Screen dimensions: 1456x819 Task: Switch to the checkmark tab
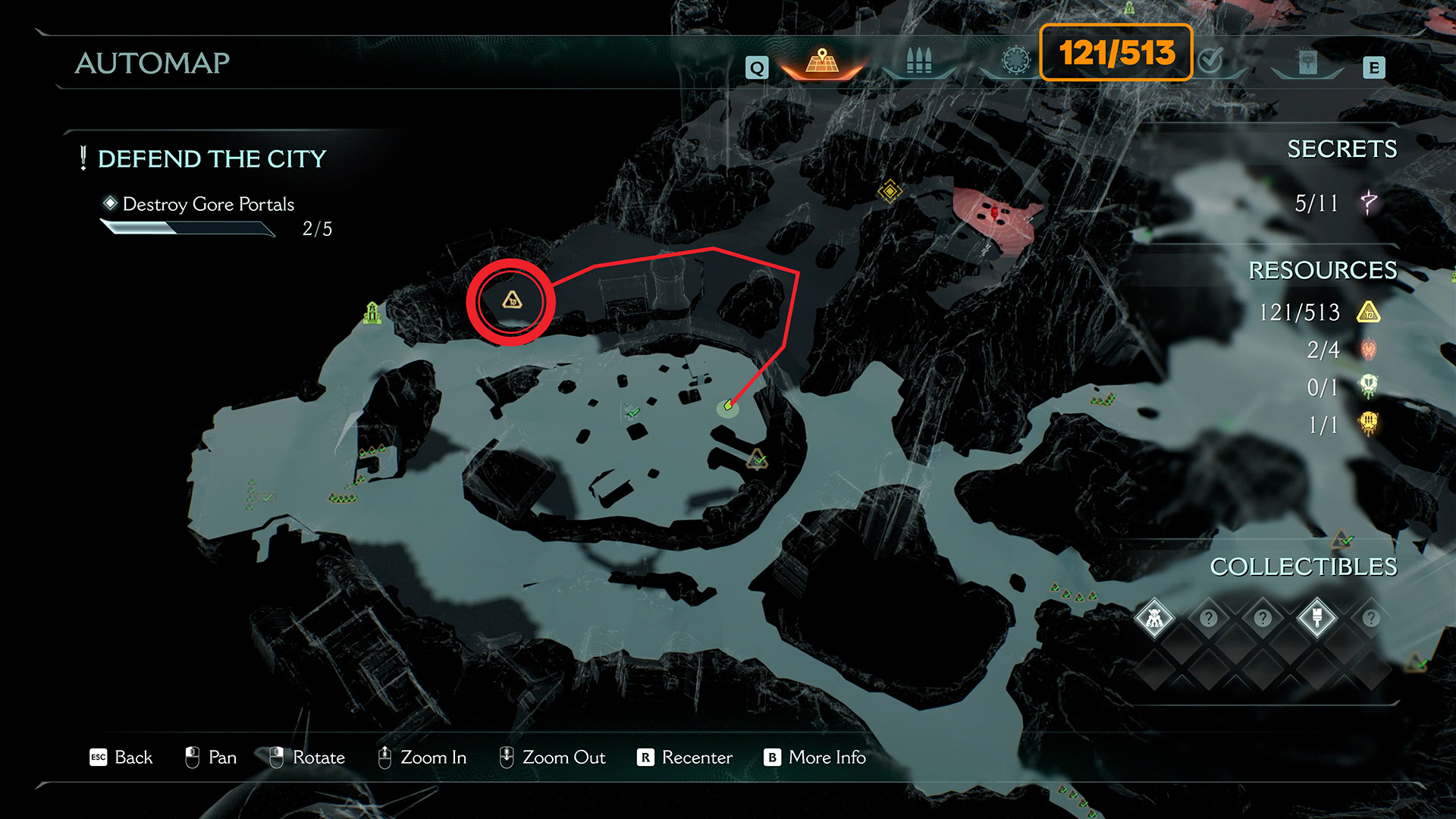coord(1211,61)
